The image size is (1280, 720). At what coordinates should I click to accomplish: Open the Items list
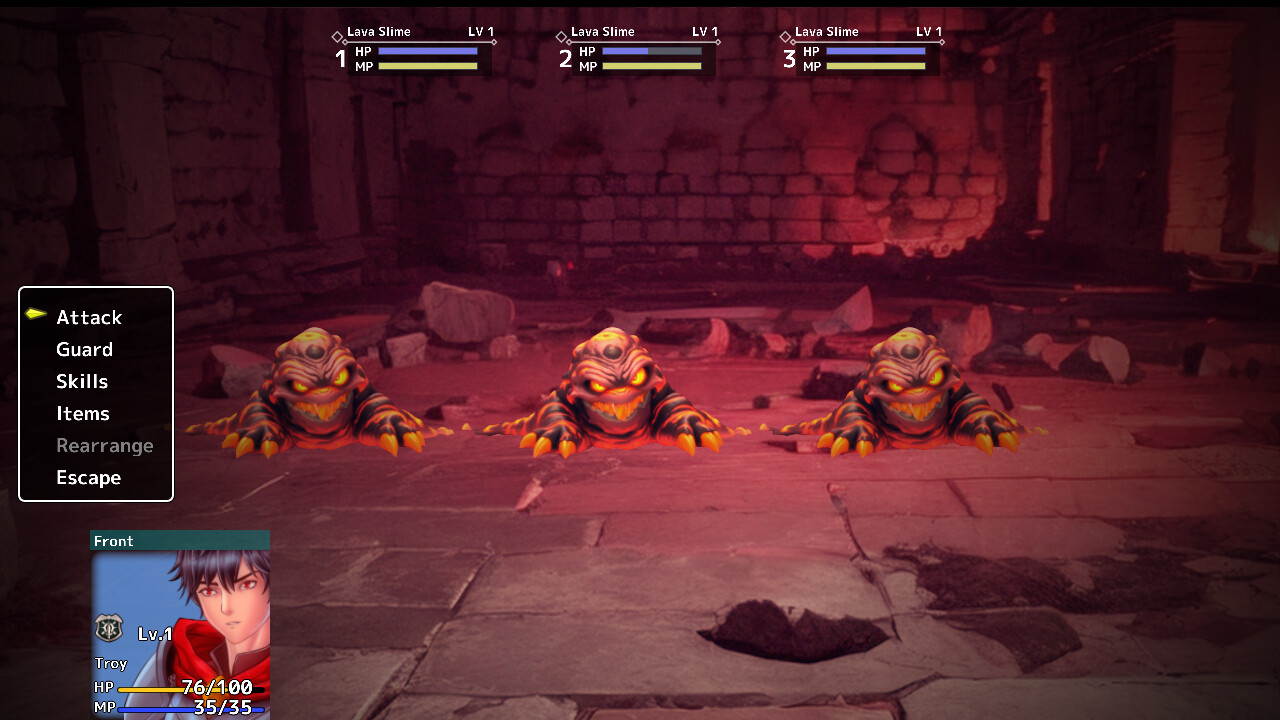click(83, 413)
